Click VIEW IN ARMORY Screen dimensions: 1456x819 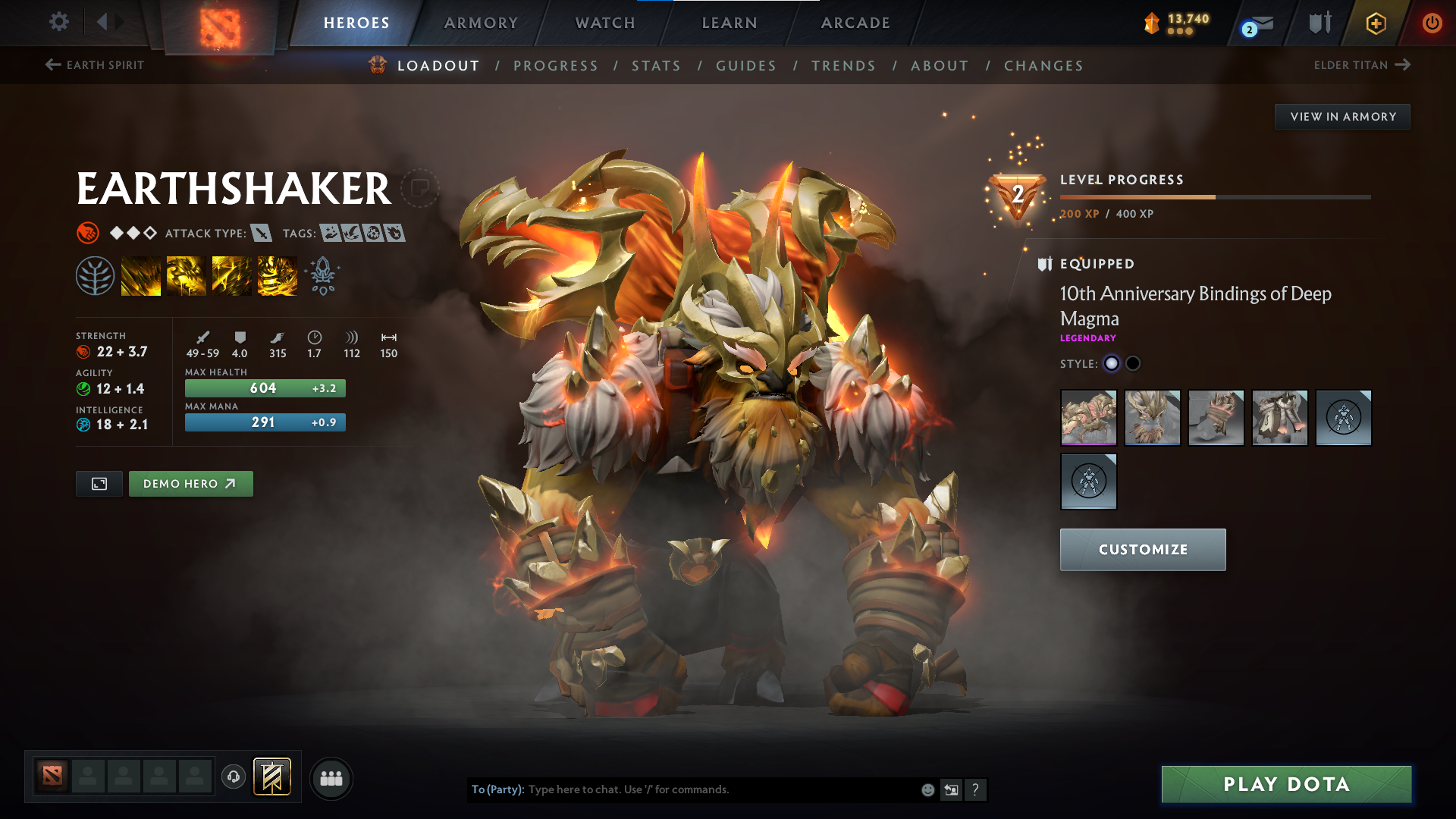coord(1342,116)
